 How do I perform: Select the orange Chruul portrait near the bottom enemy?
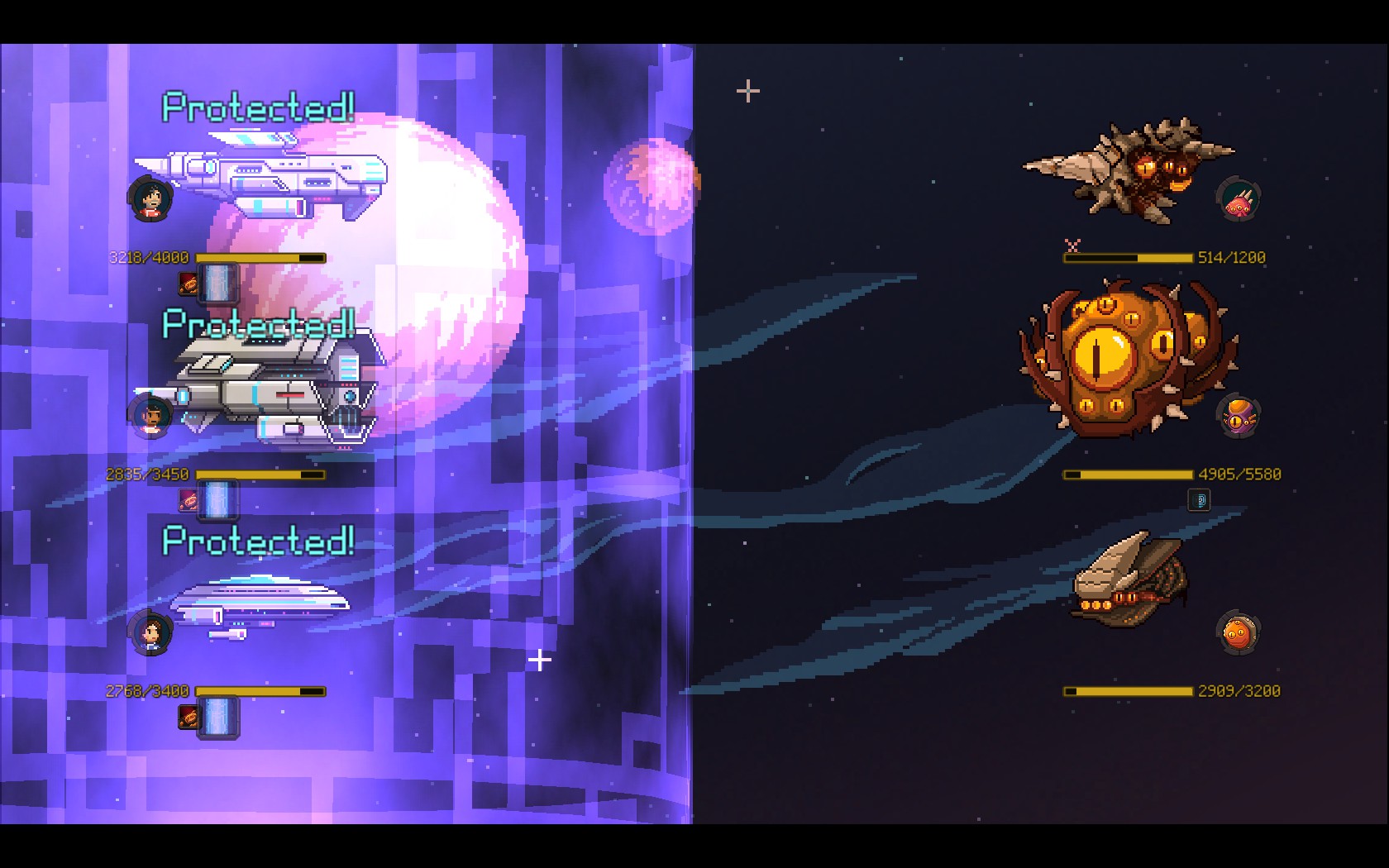(1237, 632)
